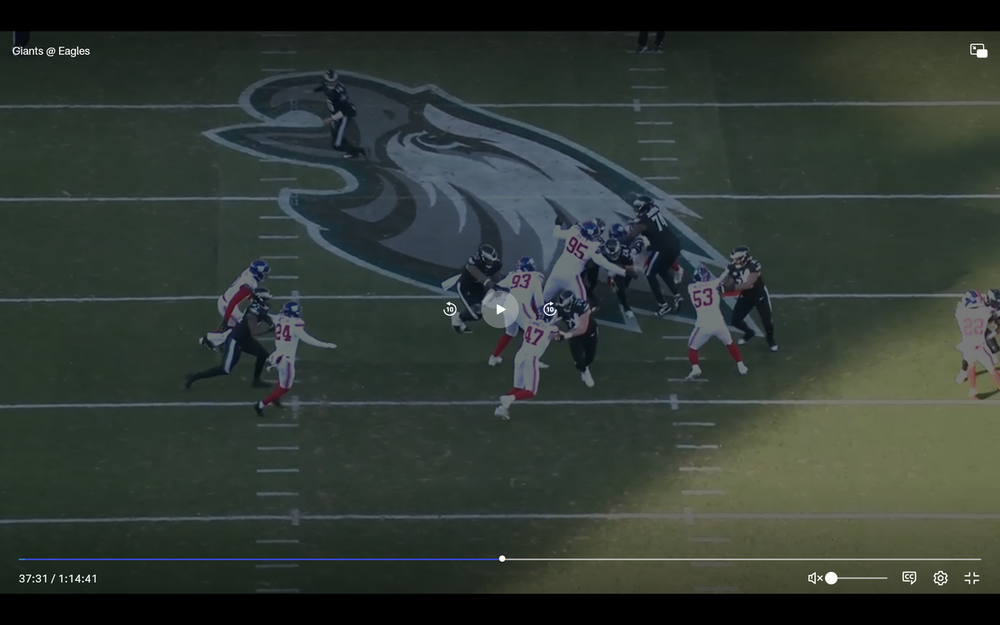Rewind the video 10 seconds
1000x625 pixels.
[x=450, y=309]
